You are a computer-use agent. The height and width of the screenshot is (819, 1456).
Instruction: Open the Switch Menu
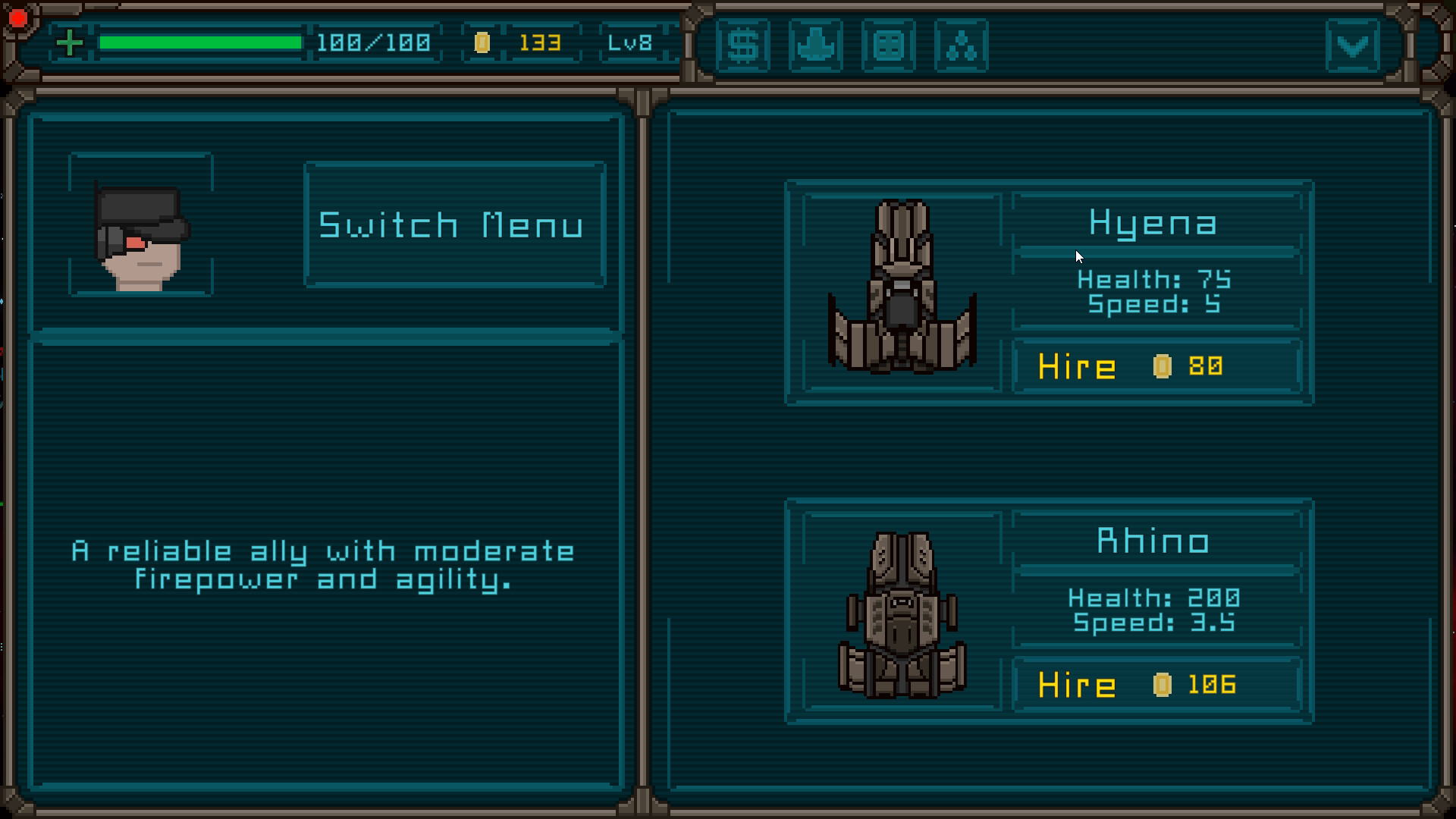click(453, 223)
